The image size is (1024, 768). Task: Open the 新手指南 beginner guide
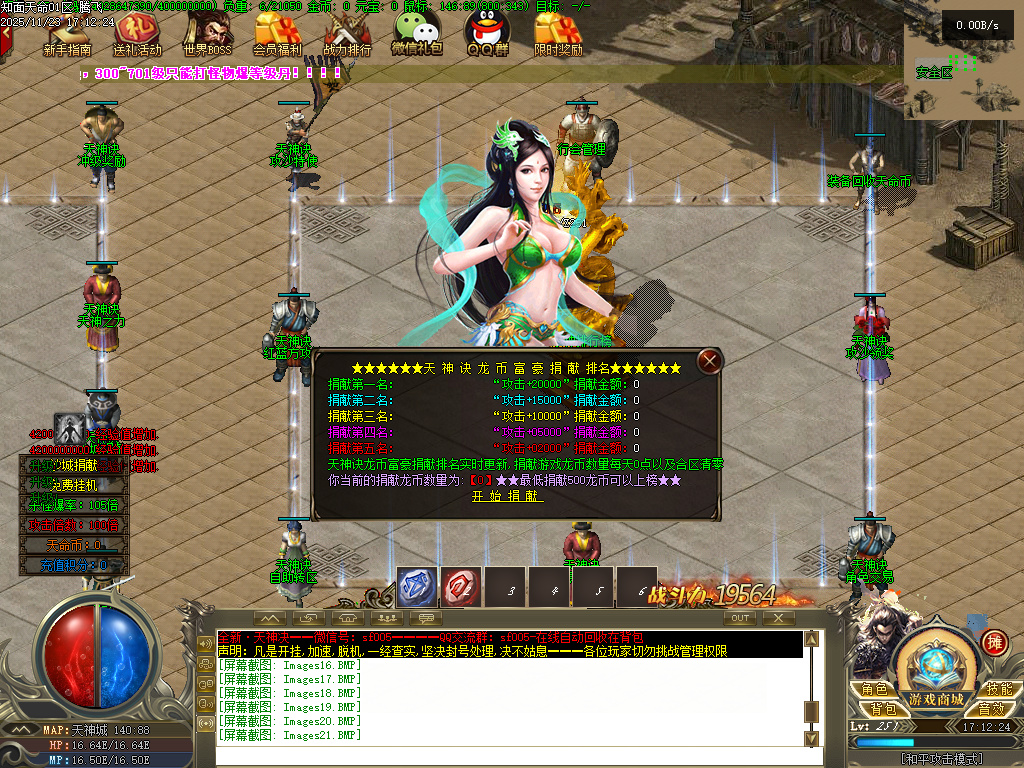[68, 33]
